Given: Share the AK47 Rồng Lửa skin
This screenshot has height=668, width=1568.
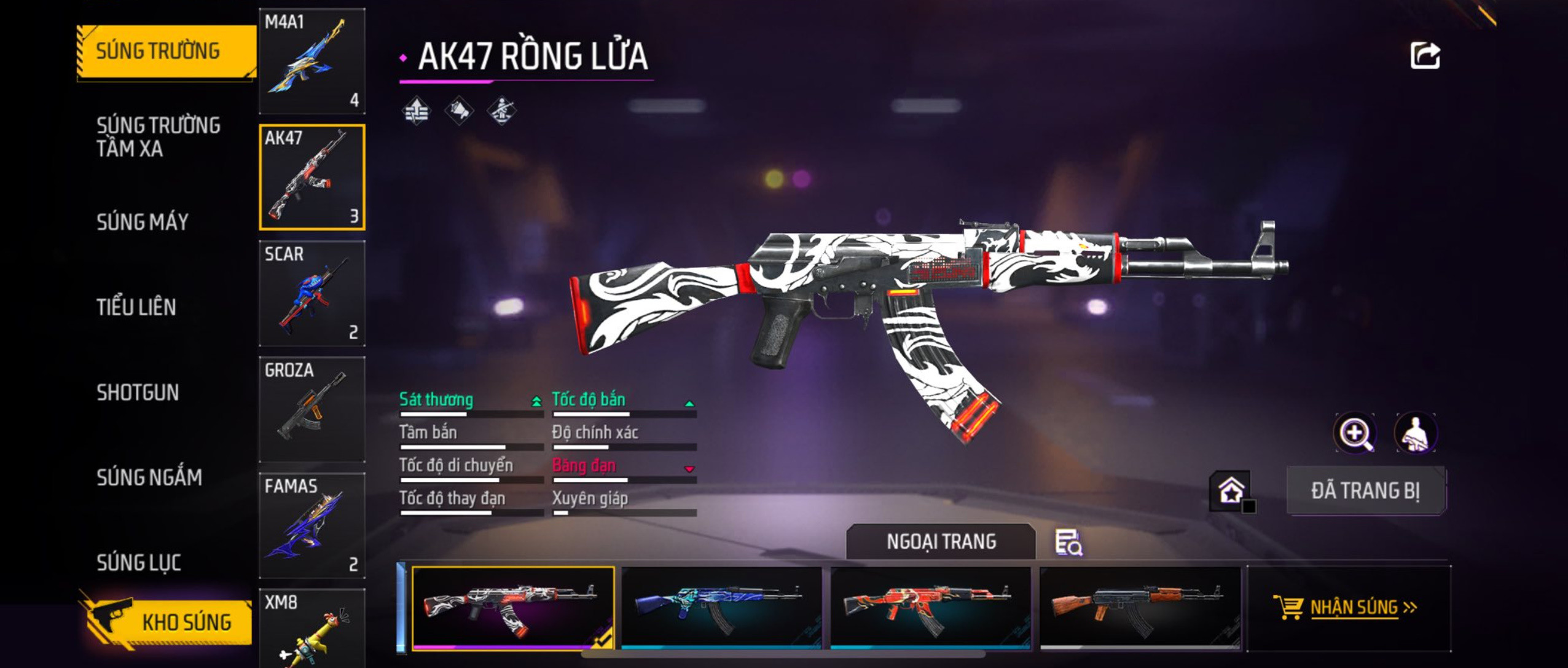Looking at the screenshot, I should click(x=1425, y=56).
